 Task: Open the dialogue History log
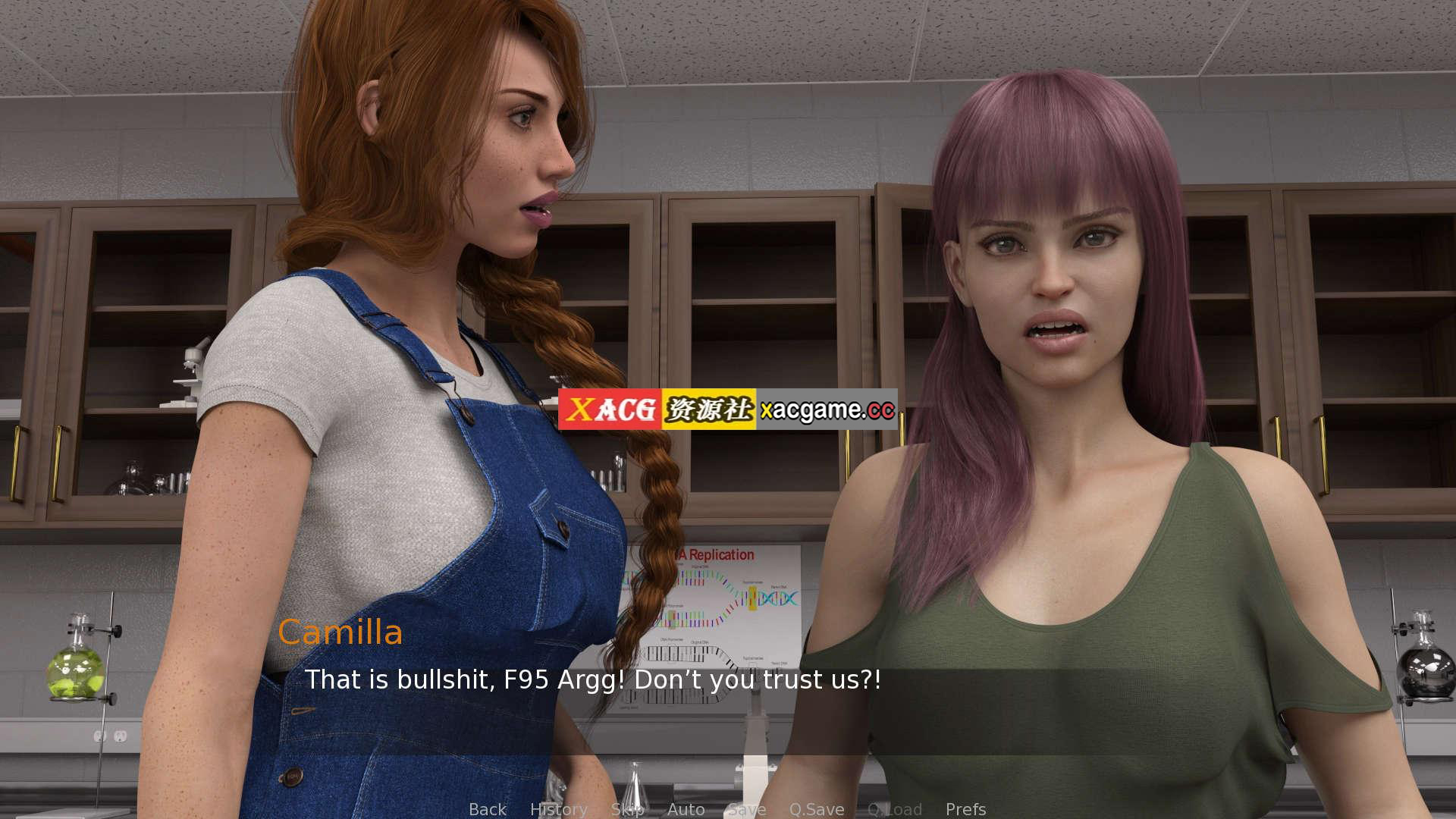pos(558,809)
